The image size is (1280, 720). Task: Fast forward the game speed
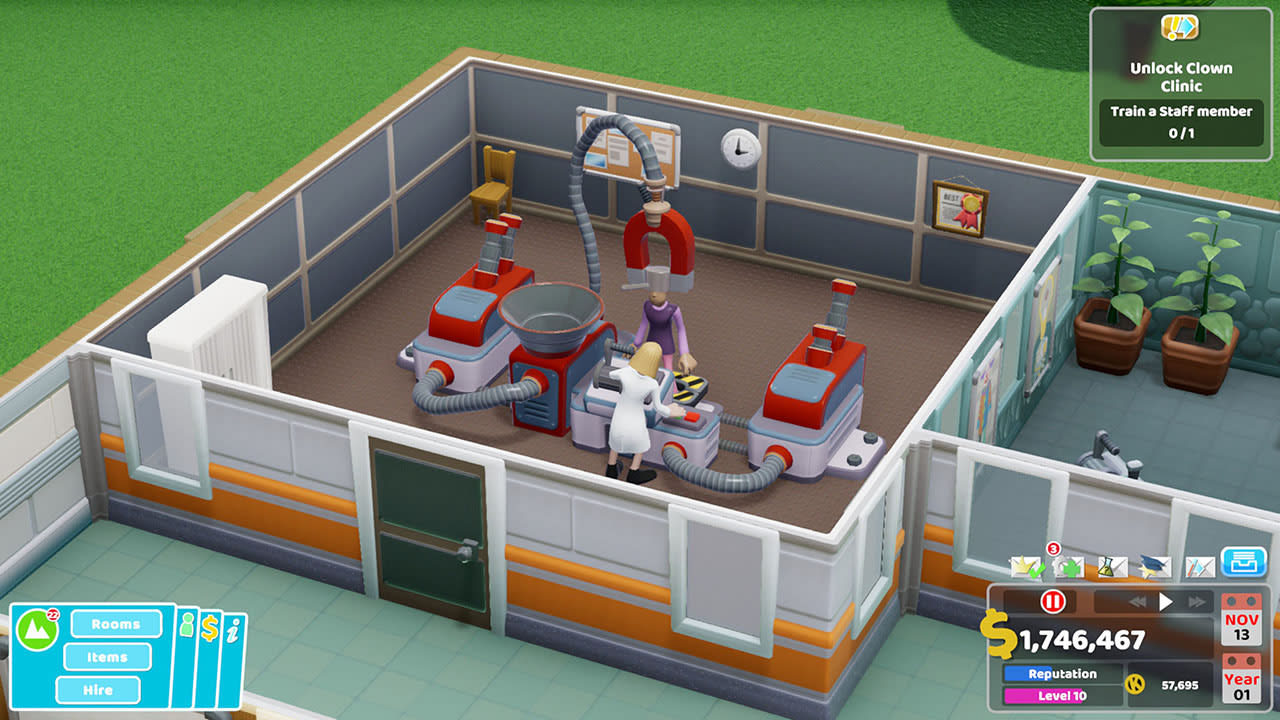[1196, 600]
